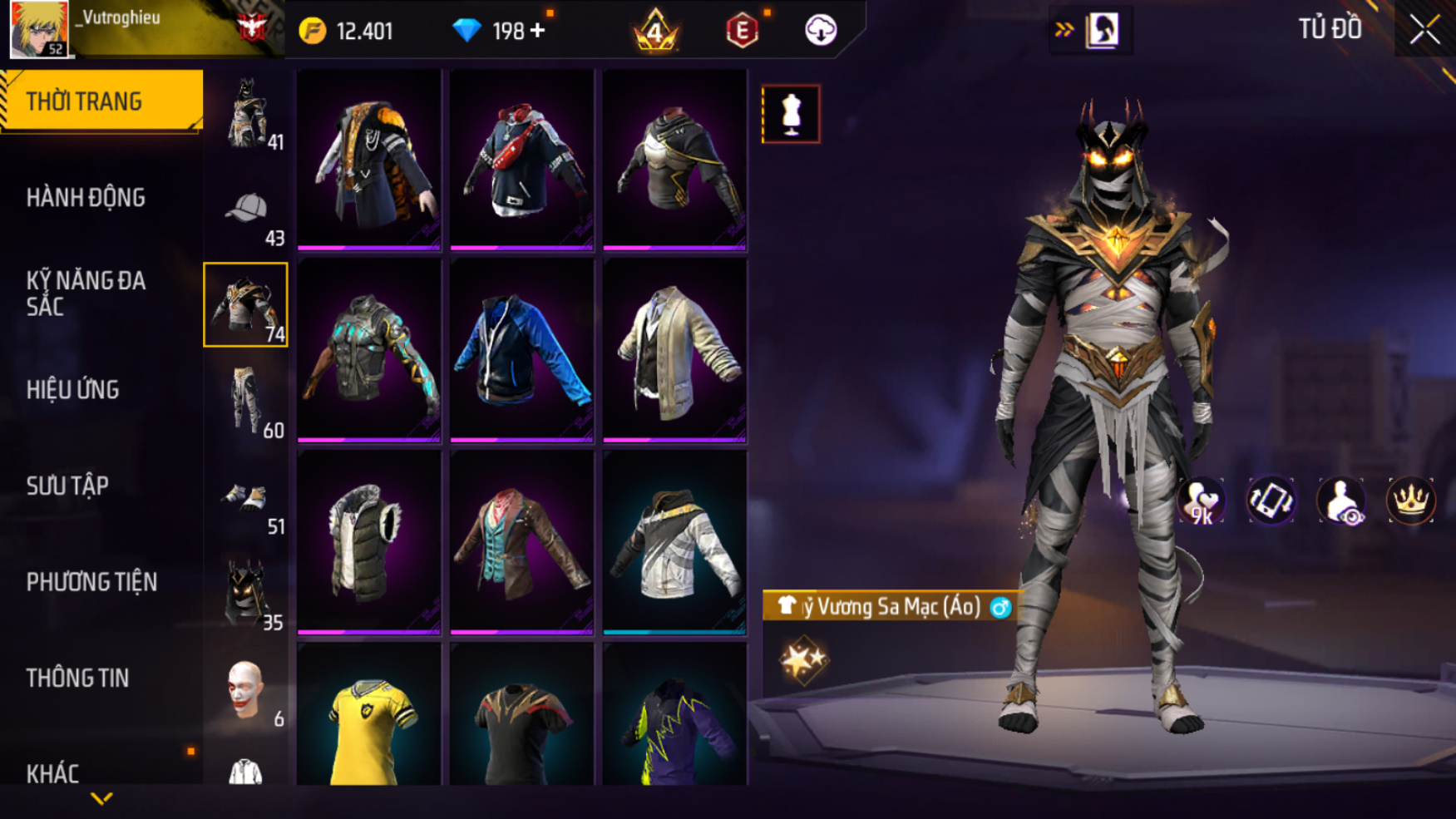The height and width of the screenshot is (819, 1456).
Task: Open the face mask category with 6 items
Action: 247,690
